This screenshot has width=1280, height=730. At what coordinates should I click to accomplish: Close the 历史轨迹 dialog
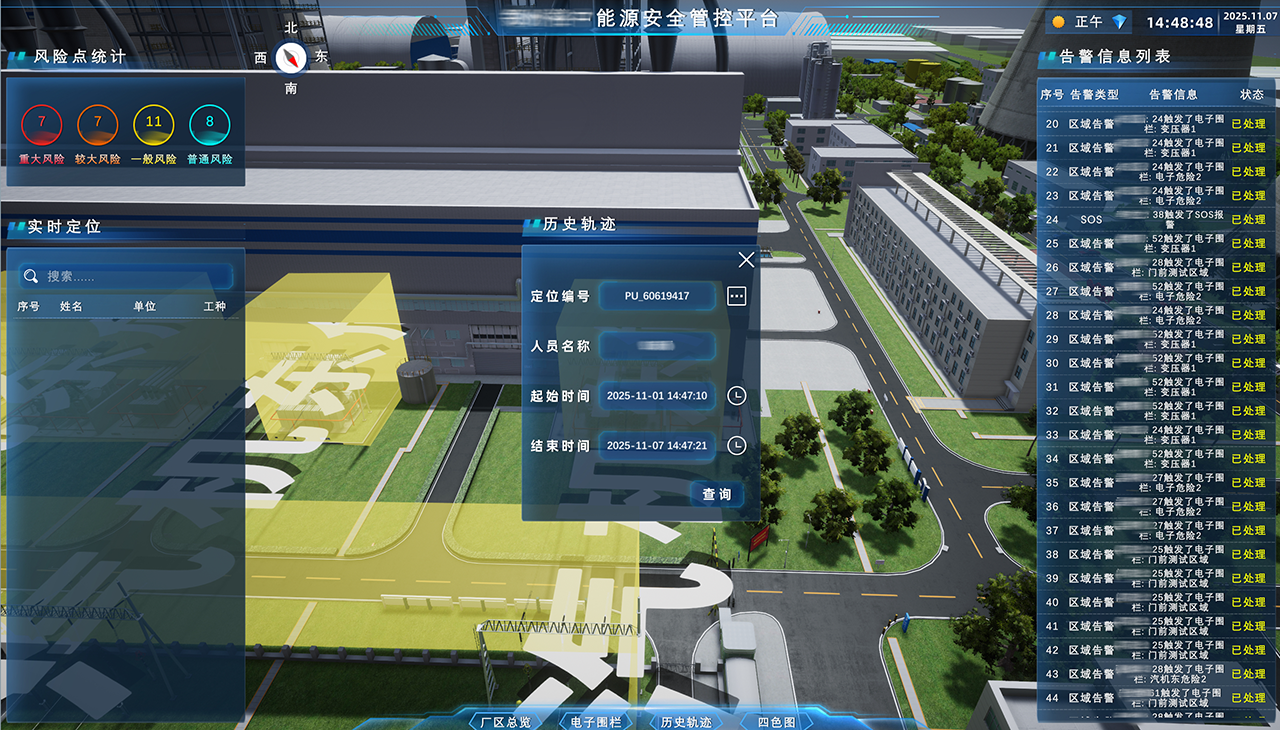click(746, 260)
